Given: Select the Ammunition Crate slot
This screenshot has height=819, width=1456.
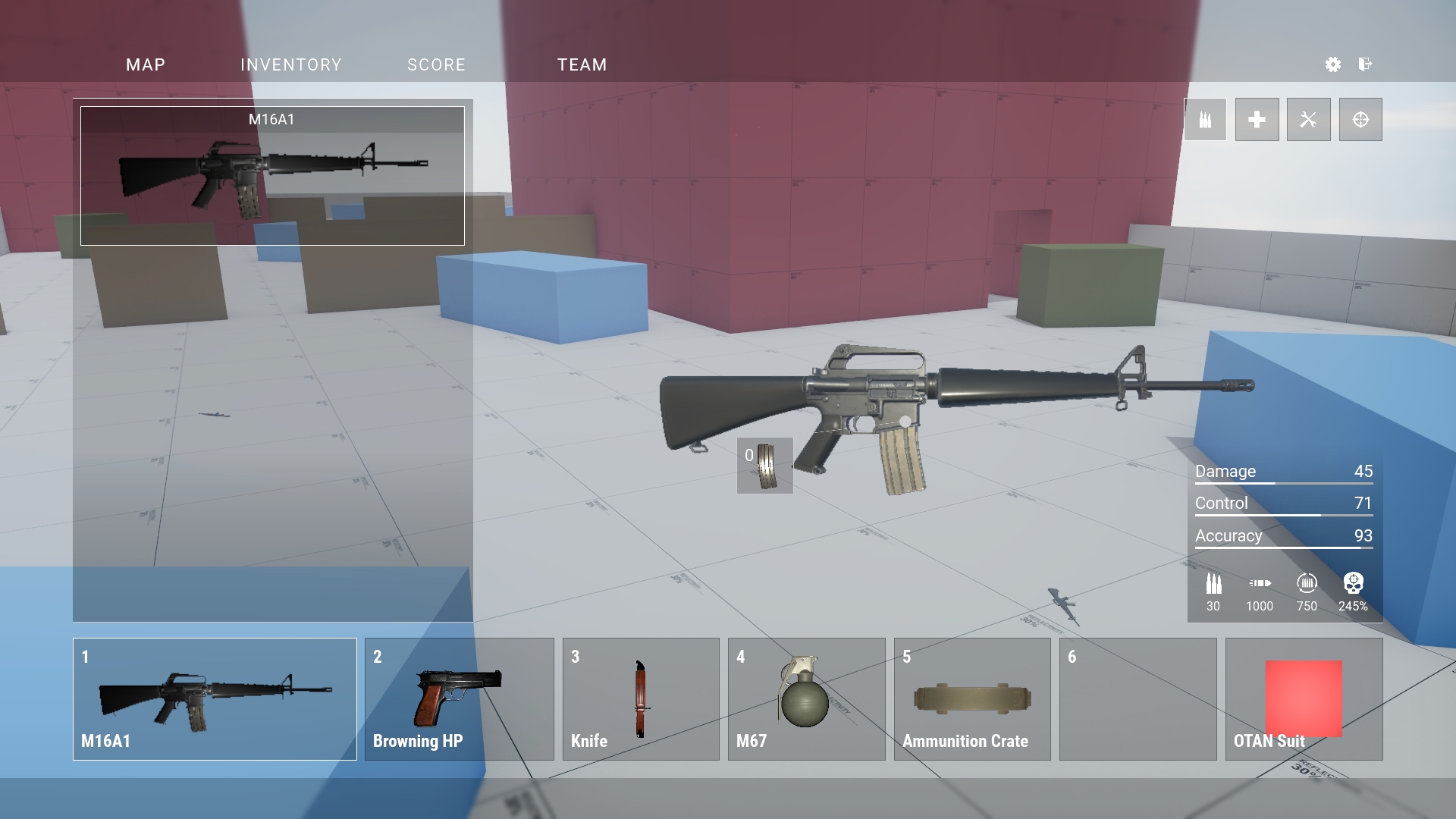Looking at the screenshot, I should (972, 698).
